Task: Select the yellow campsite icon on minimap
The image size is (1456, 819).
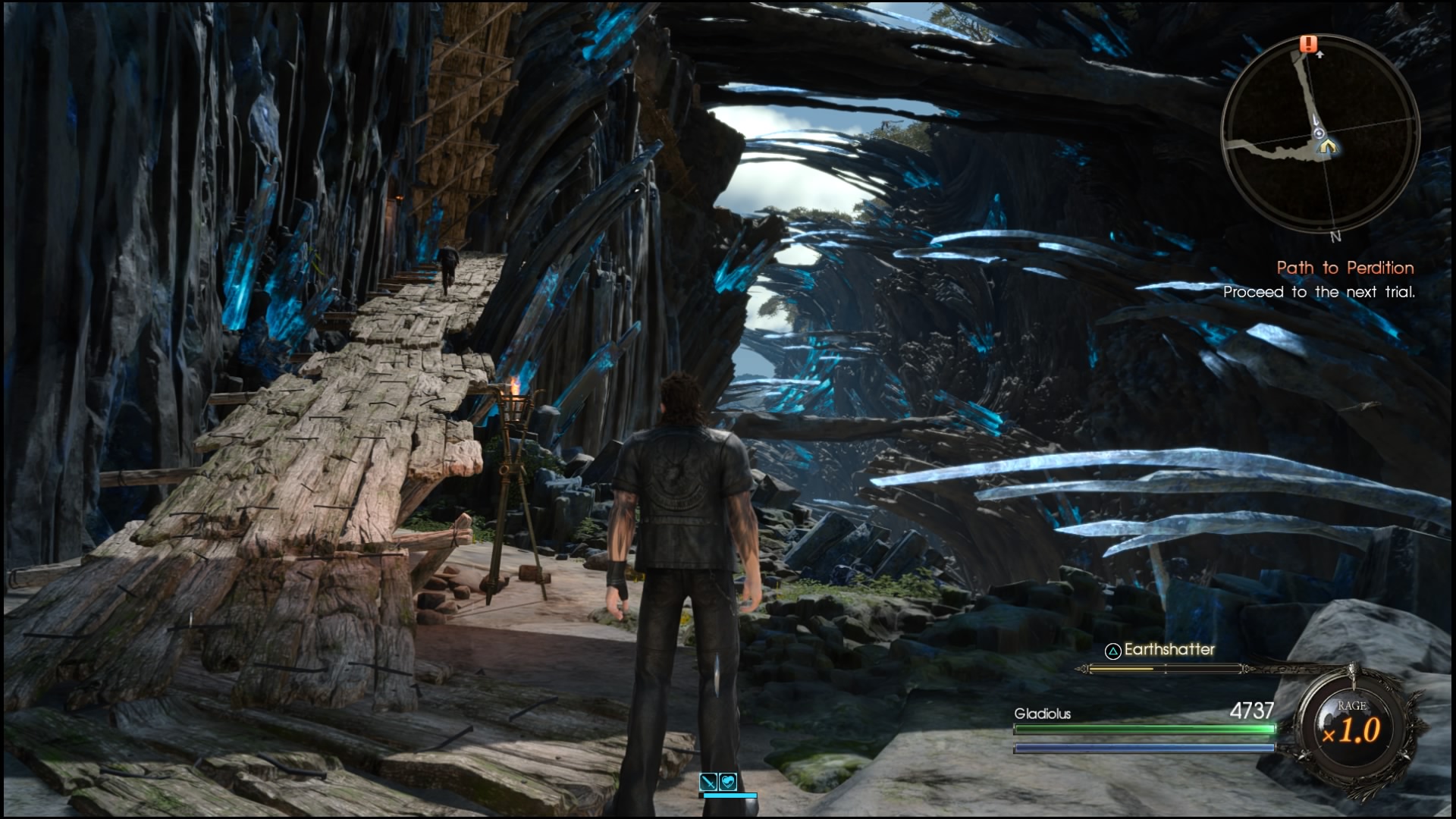Action: (1326, 147)
